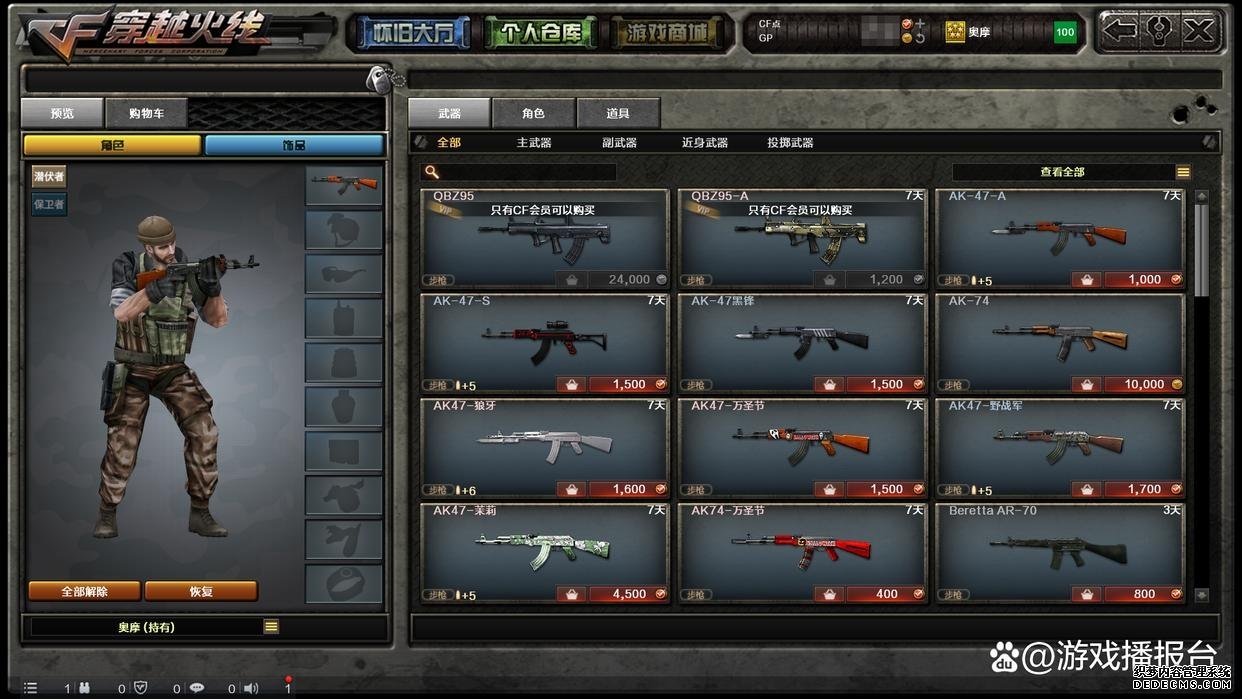The image size is (1242, 699).
Task: Open the 奥摩 (持有) character dropdown
Action: click(x=271, y=627)
